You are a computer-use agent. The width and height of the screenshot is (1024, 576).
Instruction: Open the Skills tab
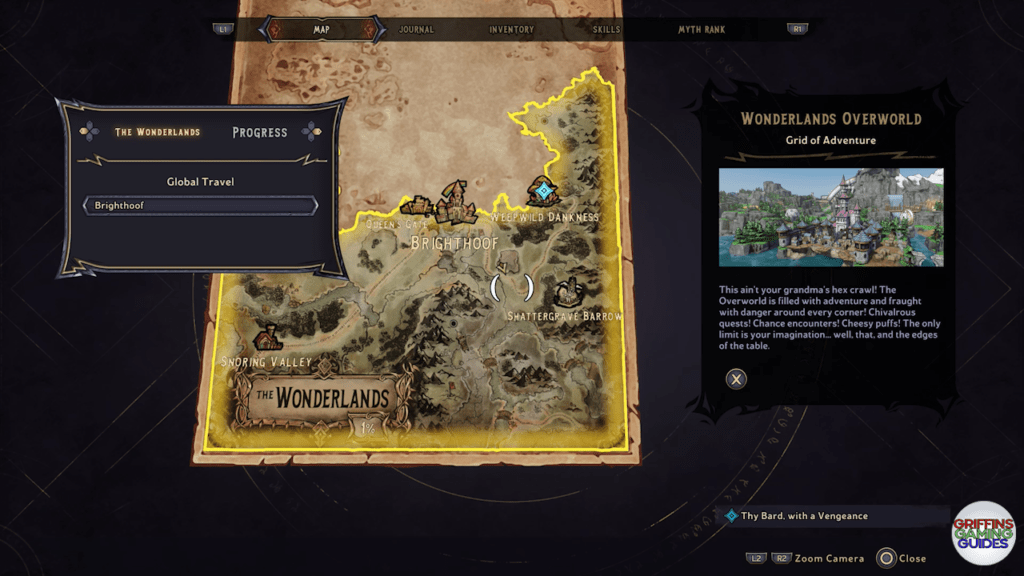(x=606, y=30)
